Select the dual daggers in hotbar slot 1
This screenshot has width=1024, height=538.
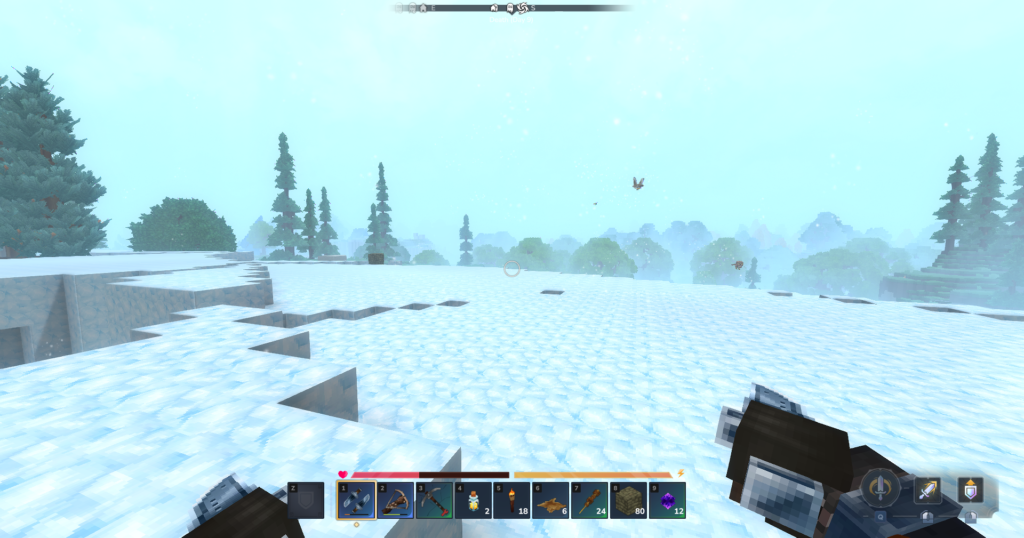(356, 500)
